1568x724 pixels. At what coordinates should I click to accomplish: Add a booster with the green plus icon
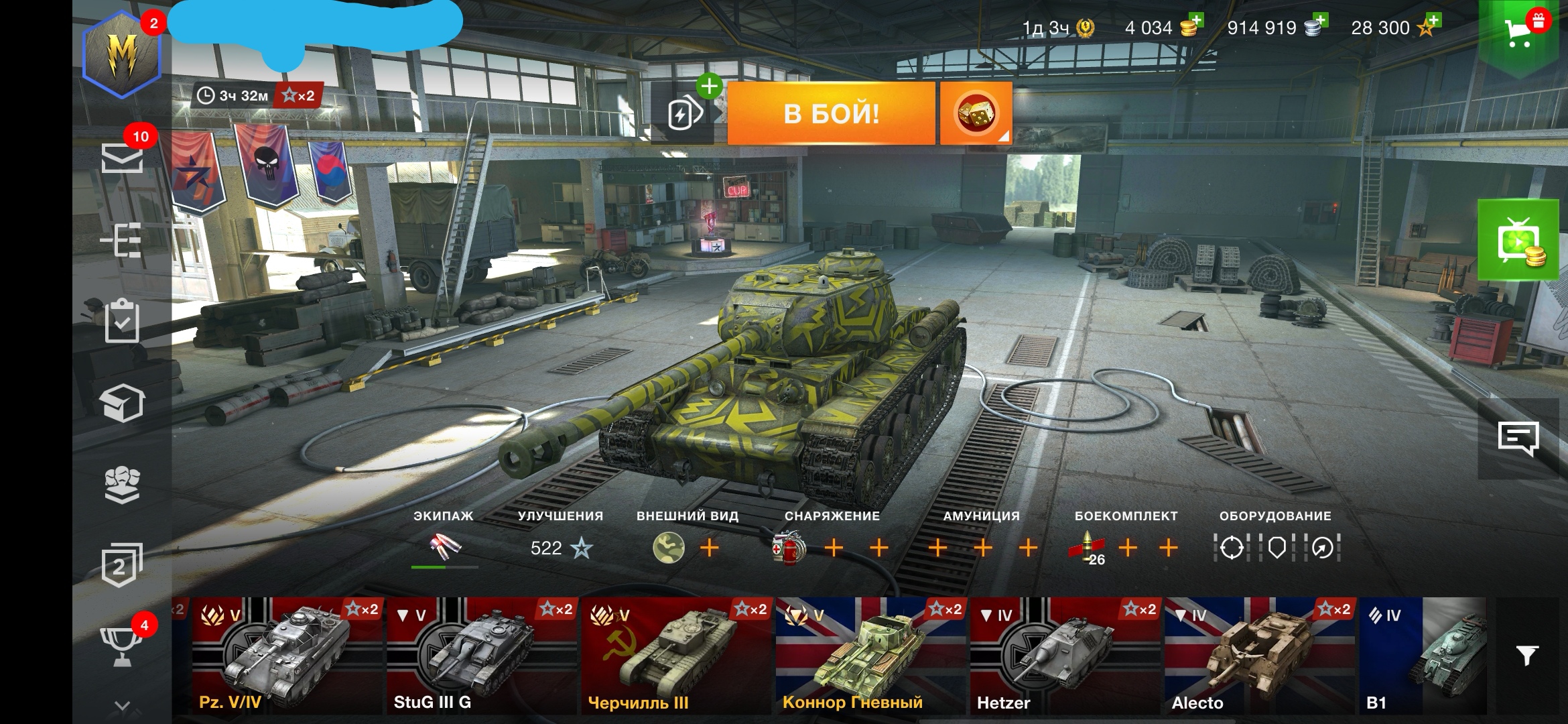tap(710, 86)
